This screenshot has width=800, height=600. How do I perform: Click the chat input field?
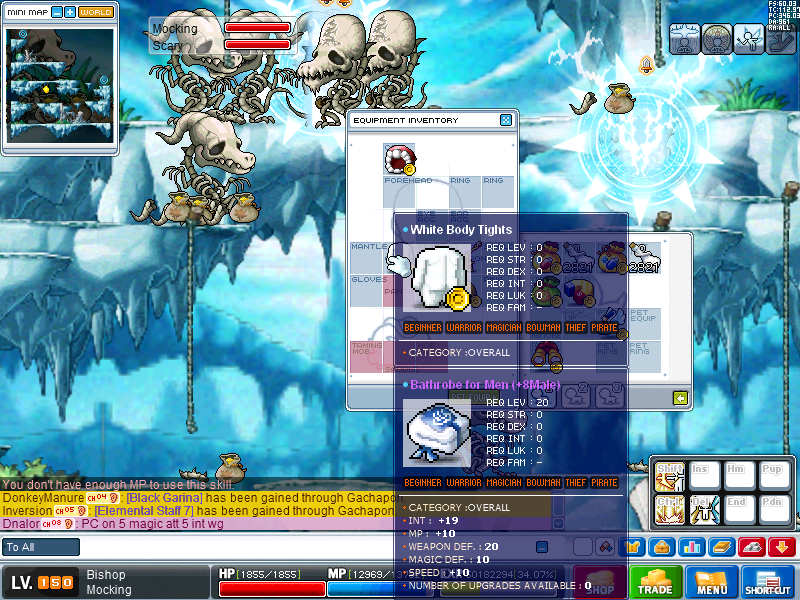300,547
